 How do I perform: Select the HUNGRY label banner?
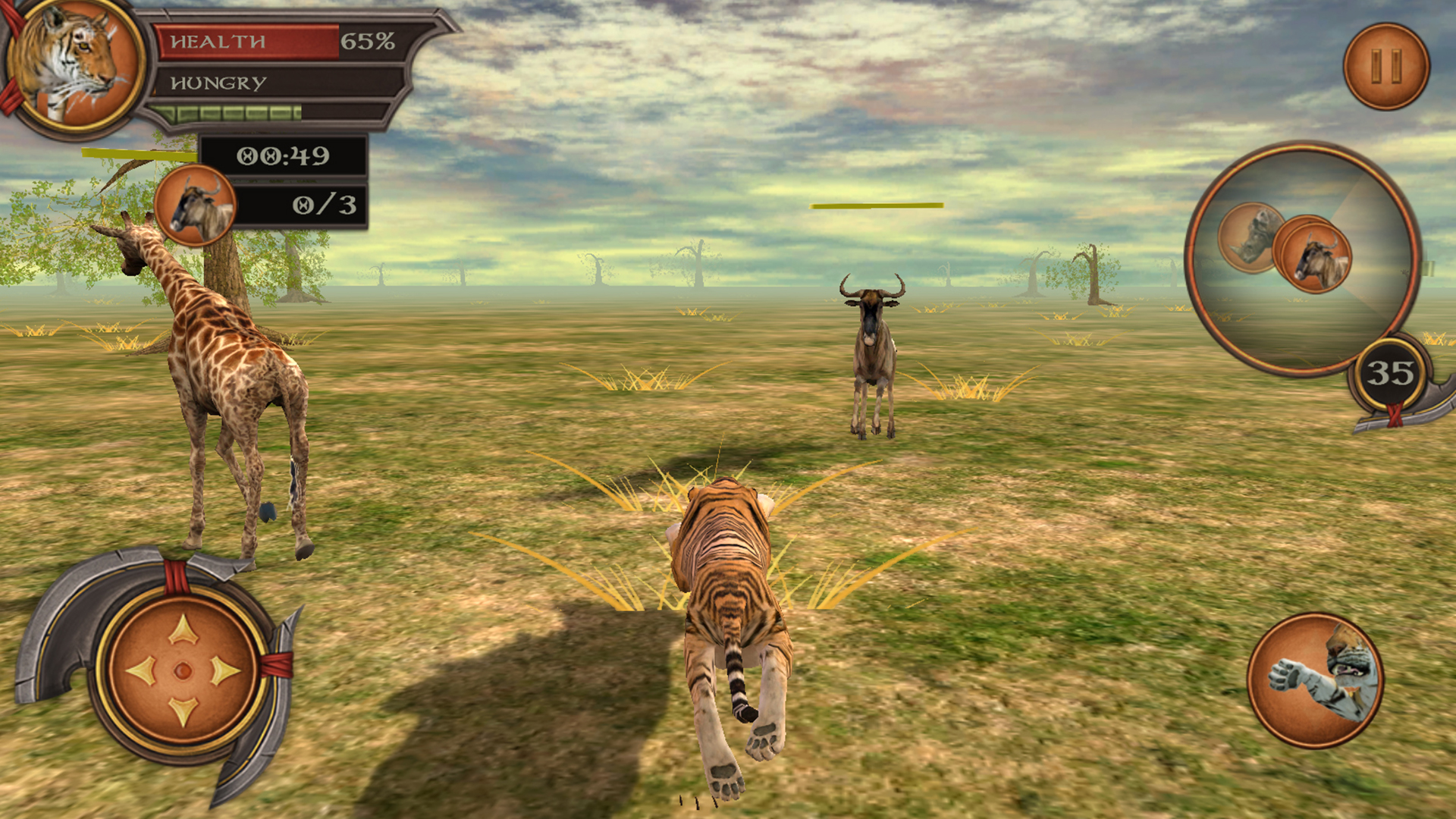218,83
